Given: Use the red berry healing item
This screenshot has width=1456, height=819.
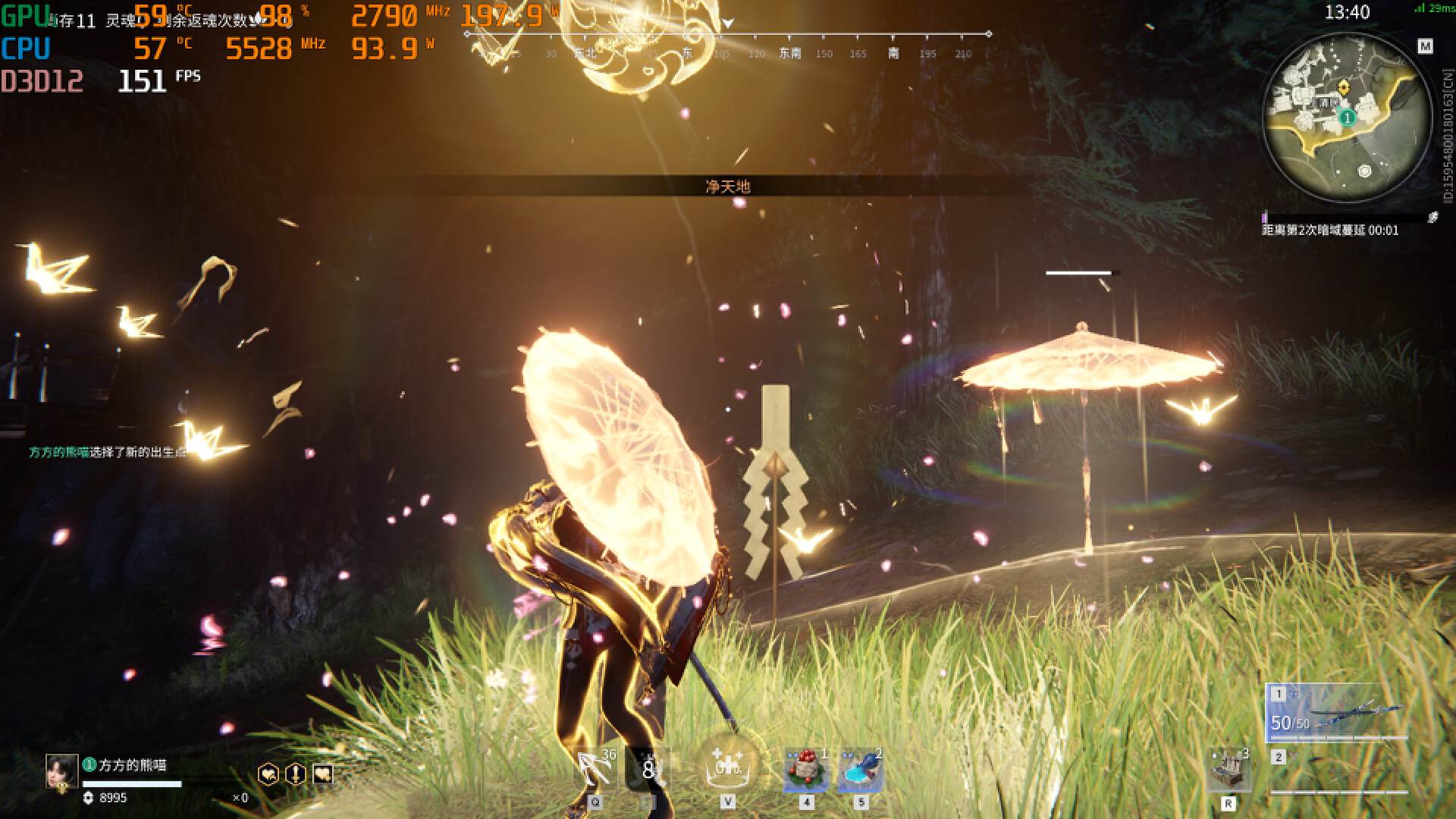Looking at the screenshot, I should [x=806, y=771].
